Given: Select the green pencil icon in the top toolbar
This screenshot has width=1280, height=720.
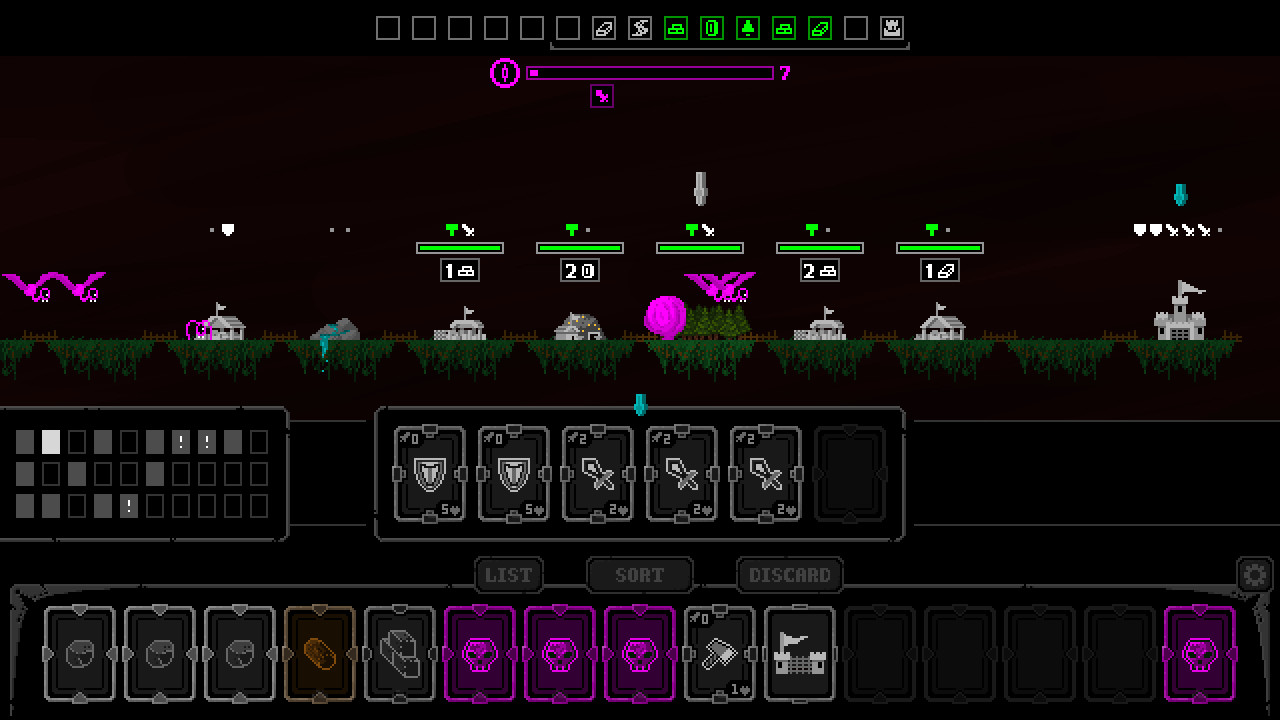Looking at the screenshot, I should tap(818, 28).
